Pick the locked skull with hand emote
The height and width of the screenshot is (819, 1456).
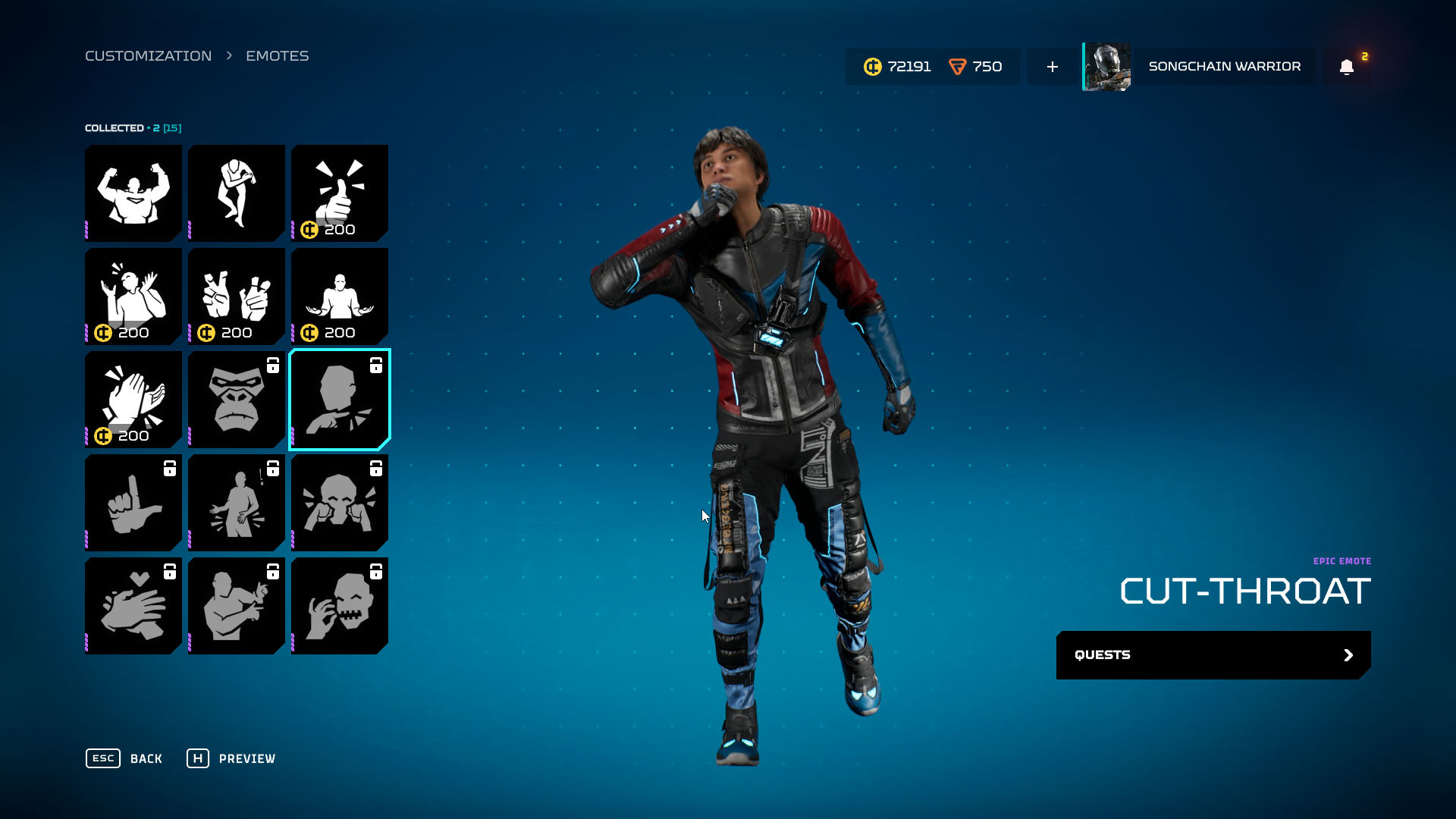tap(340, 606)
